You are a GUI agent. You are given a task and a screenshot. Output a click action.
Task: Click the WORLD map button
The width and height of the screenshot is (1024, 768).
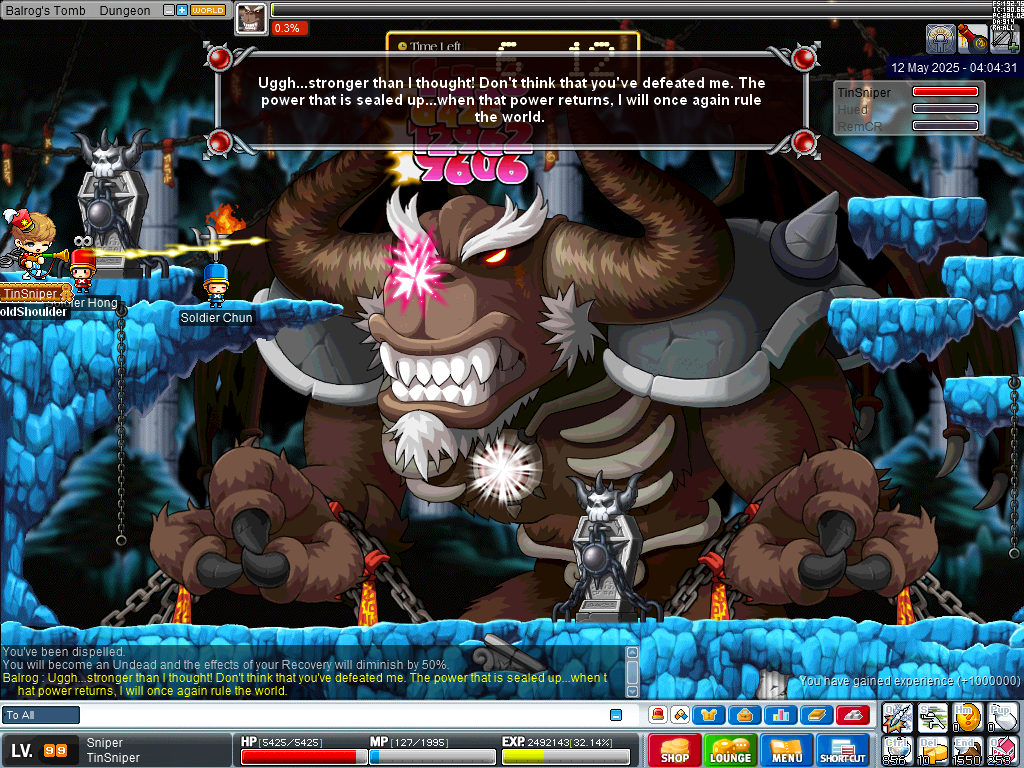coord(208,10)
